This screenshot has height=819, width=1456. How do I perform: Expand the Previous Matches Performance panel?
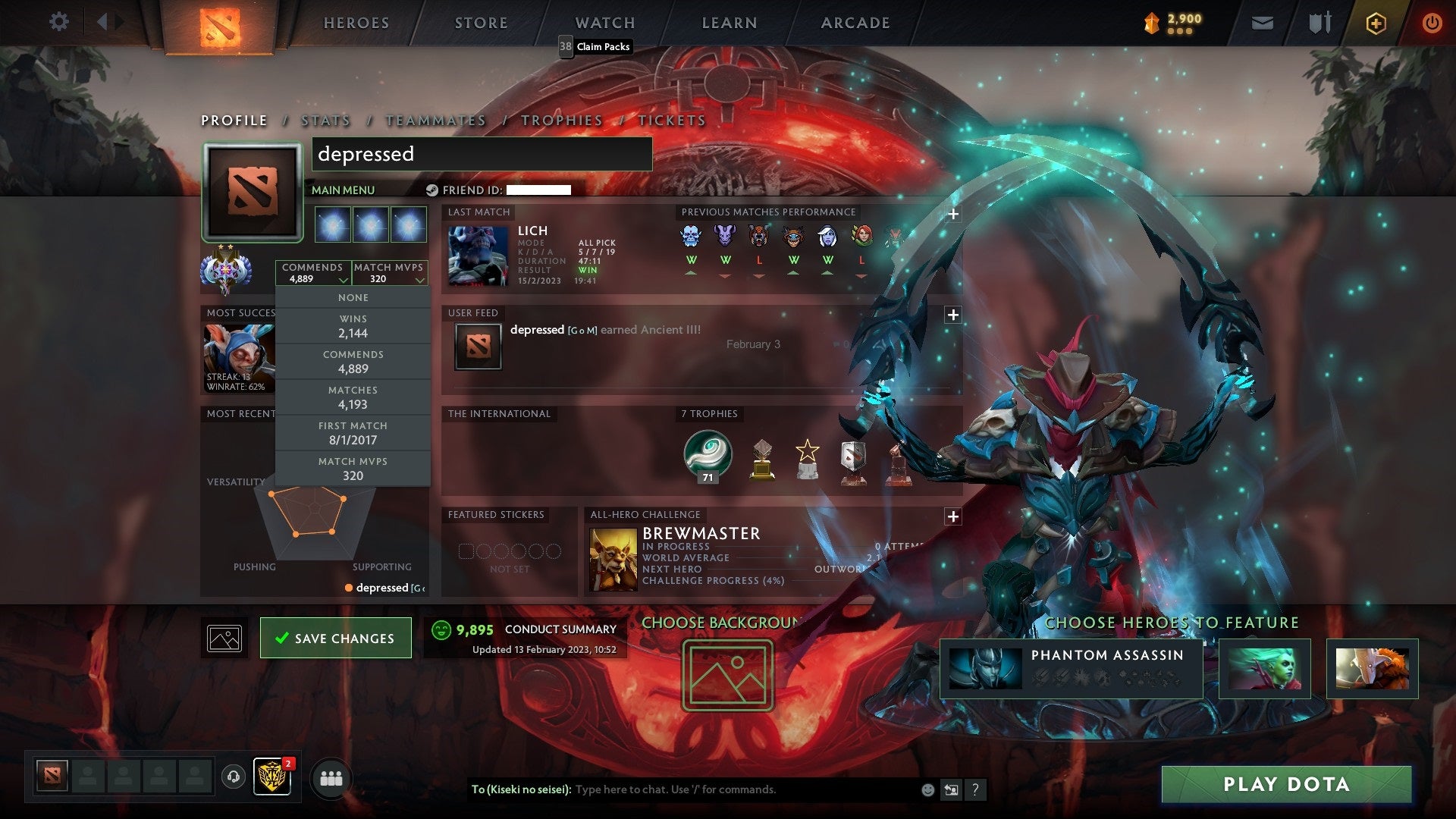953,215
